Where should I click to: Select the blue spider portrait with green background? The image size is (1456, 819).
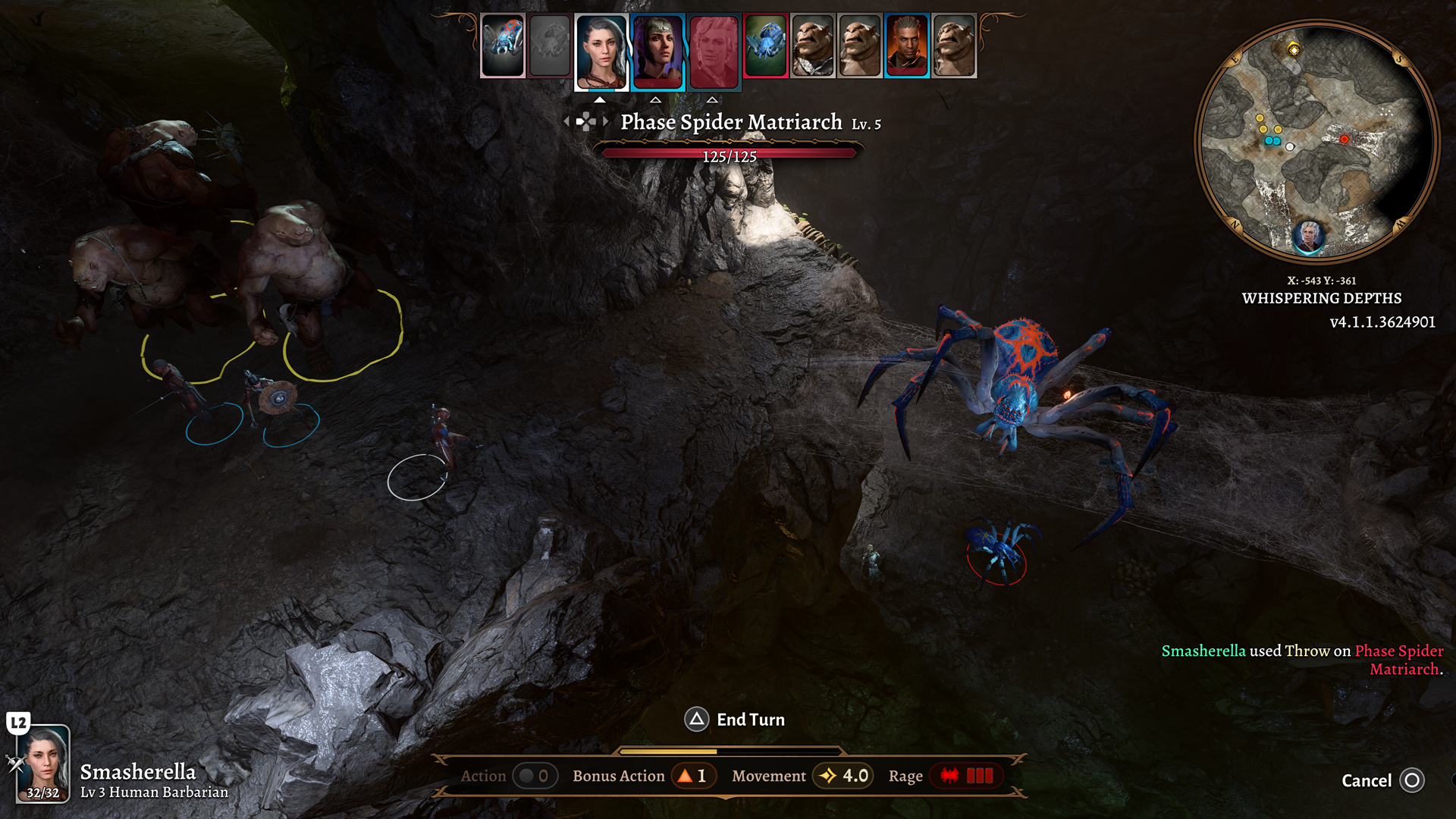(766, 45)
